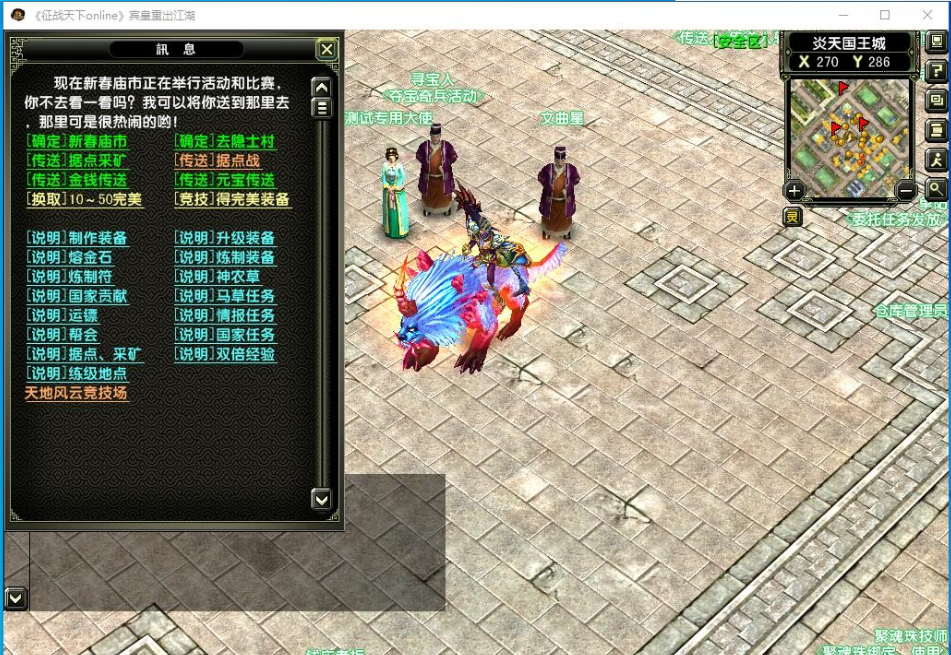This screenshot has width=951, height=655.
Task: Open the 竞技 得完美装备 option
Action: click(x=232, y=200)
